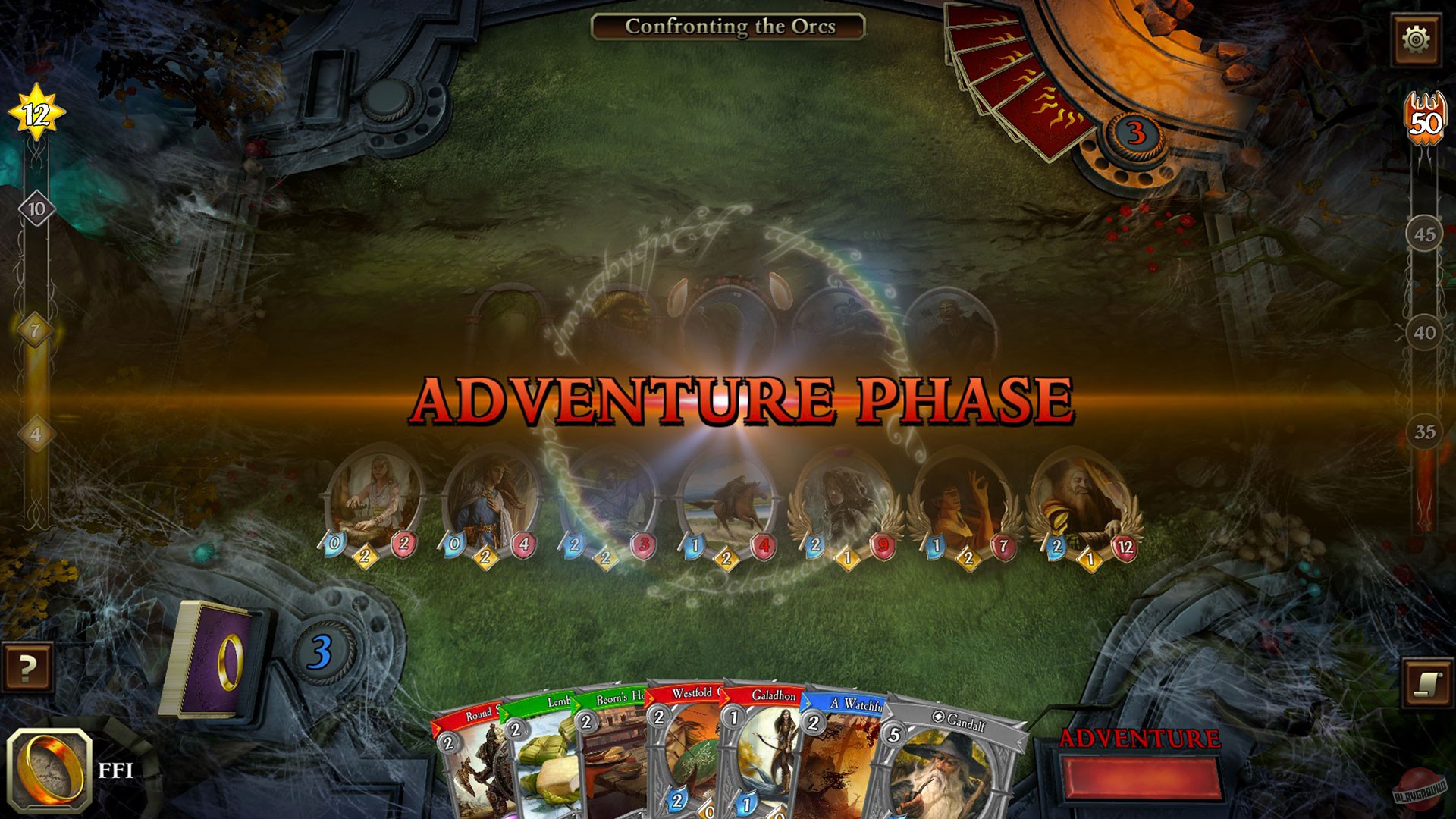Click the opponent's blue counter showing 3
This screenshot has width=1456, height=819.
[1135, 132]
